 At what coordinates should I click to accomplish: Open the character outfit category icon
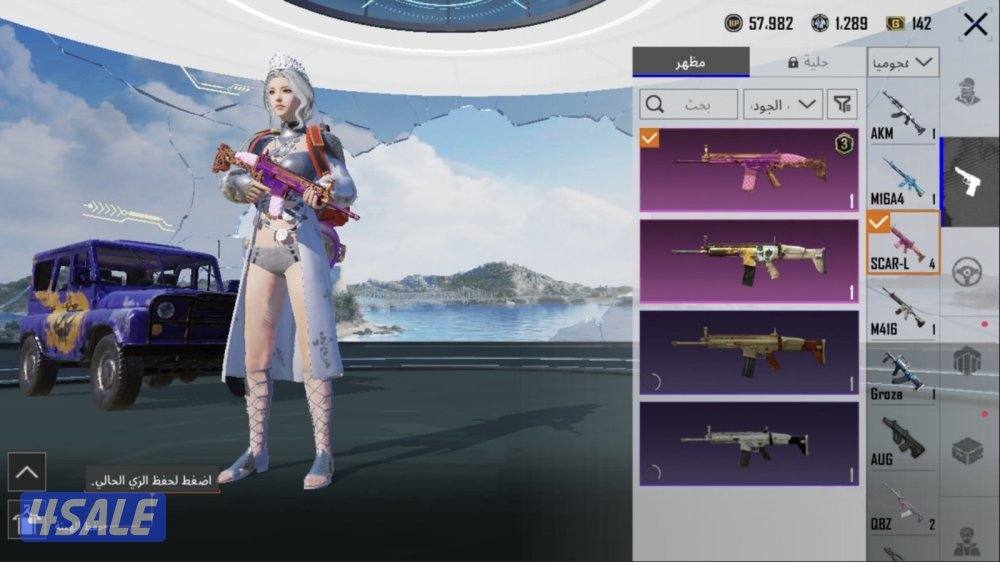(x=968, y=92)
